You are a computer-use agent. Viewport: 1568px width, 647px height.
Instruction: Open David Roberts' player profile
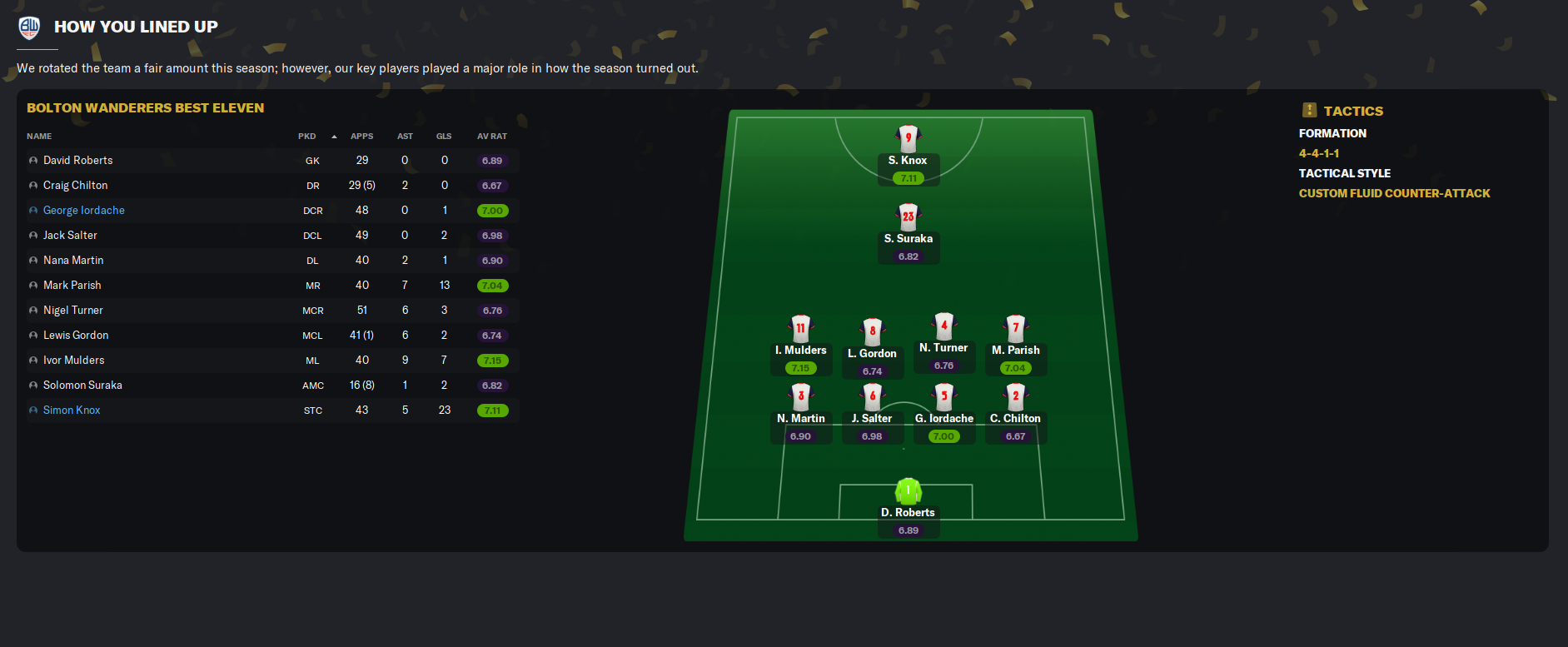pyautogui.click(x=77, y=161)
